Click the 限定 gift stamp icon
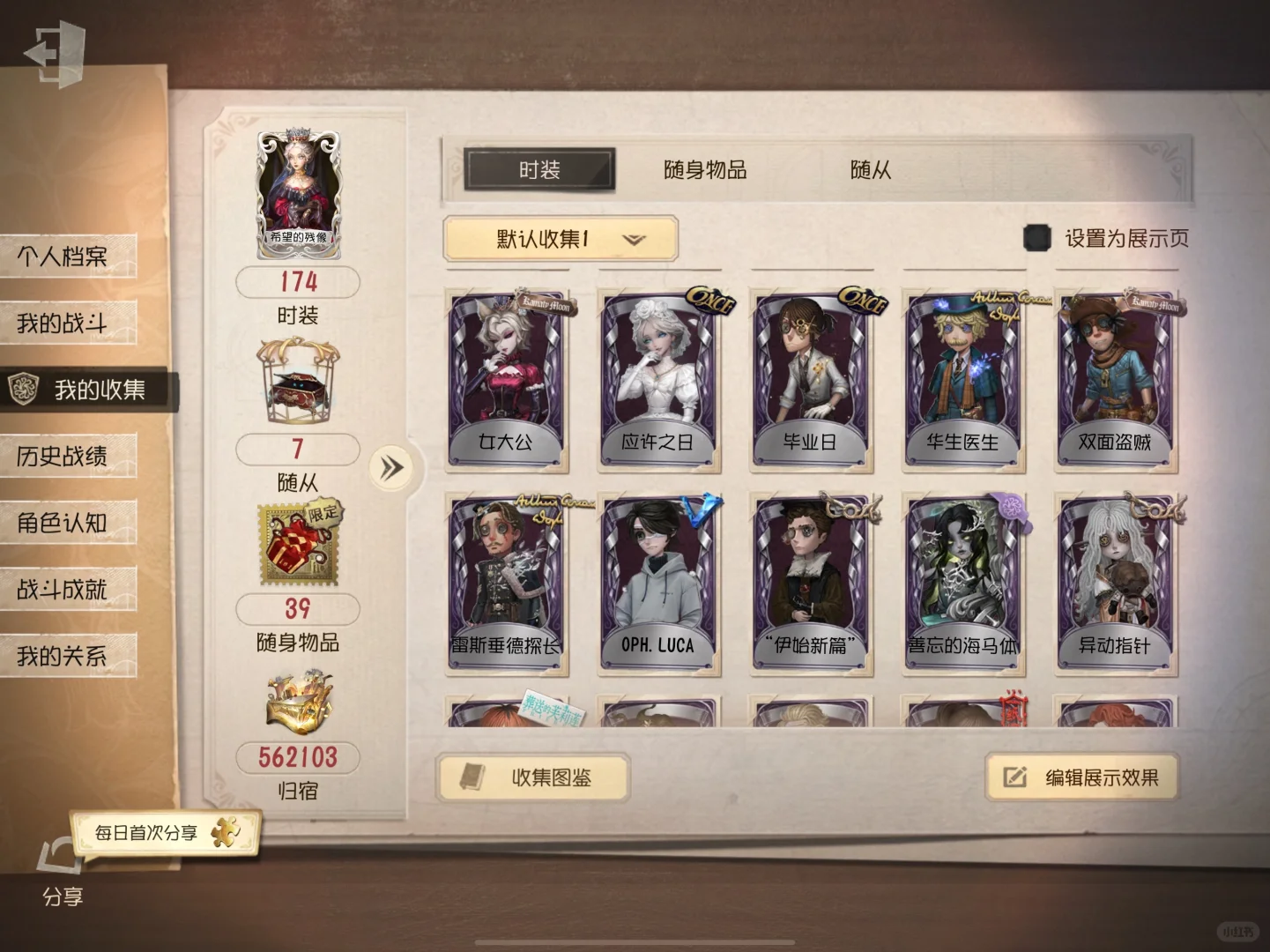 tap(296, 542)
